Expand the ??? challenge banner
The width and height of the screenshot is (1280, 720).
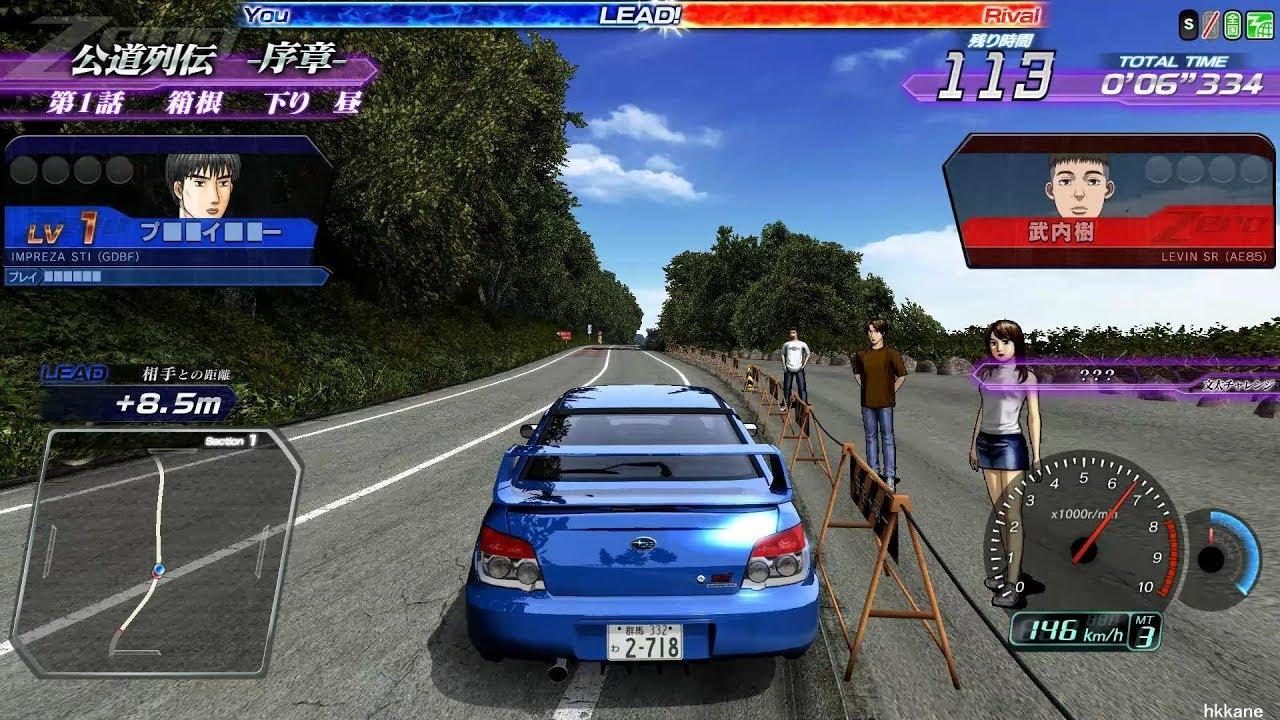[x=1100, y=375]
